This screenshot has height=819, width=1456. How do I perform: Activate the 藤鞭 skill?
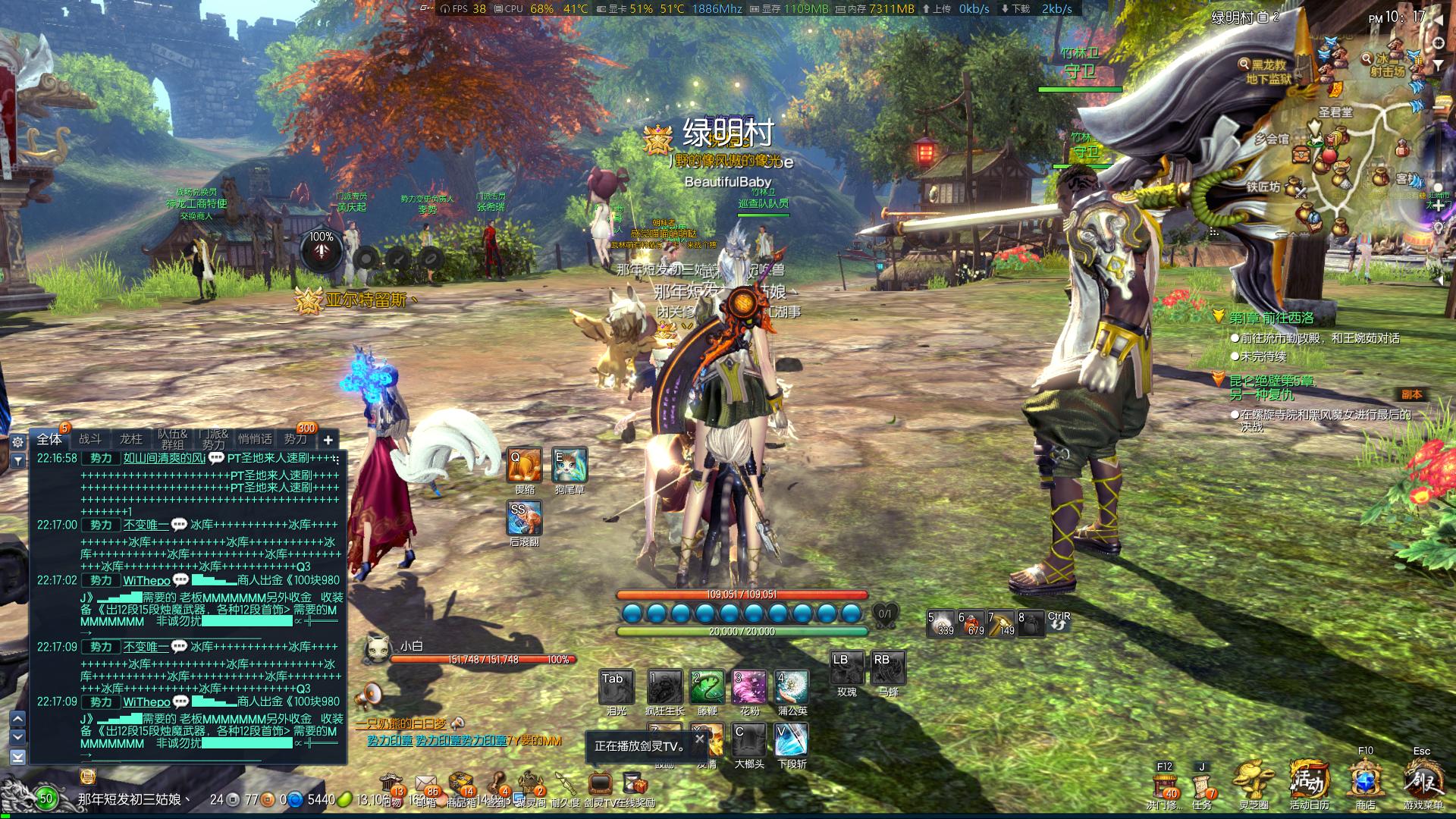click(x=707, y=687)
